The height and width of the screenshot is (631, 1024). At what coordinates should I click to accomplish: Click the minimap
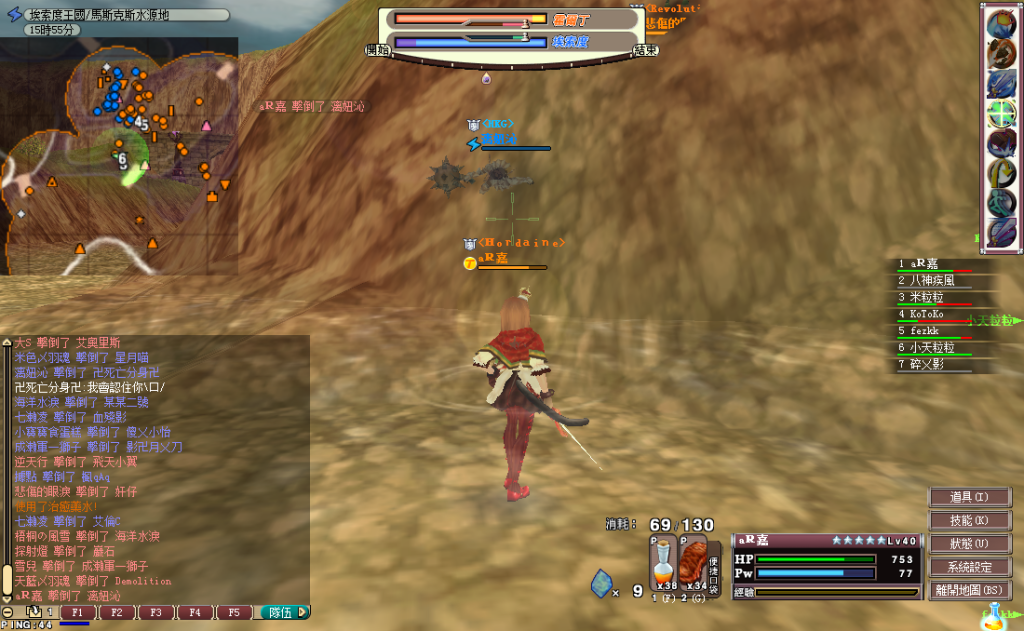(x=119, y=156)
